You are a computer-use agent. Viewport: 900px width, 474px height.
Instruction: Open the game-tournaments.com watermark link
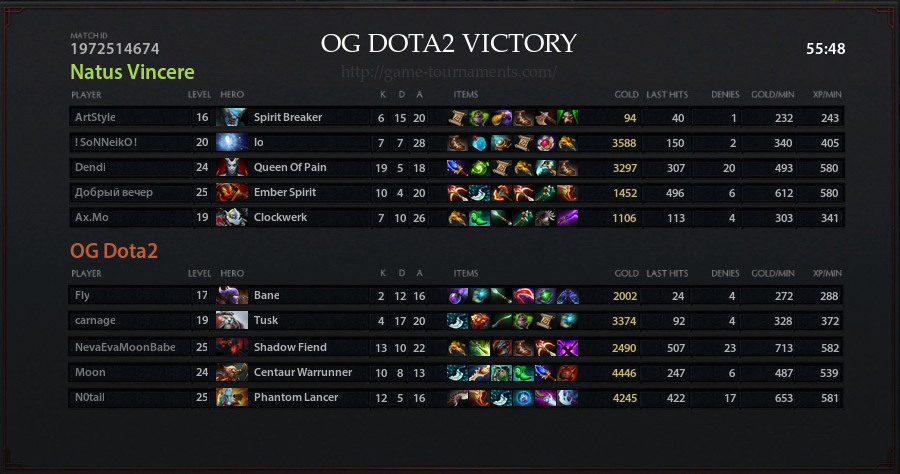click(449, 73)
